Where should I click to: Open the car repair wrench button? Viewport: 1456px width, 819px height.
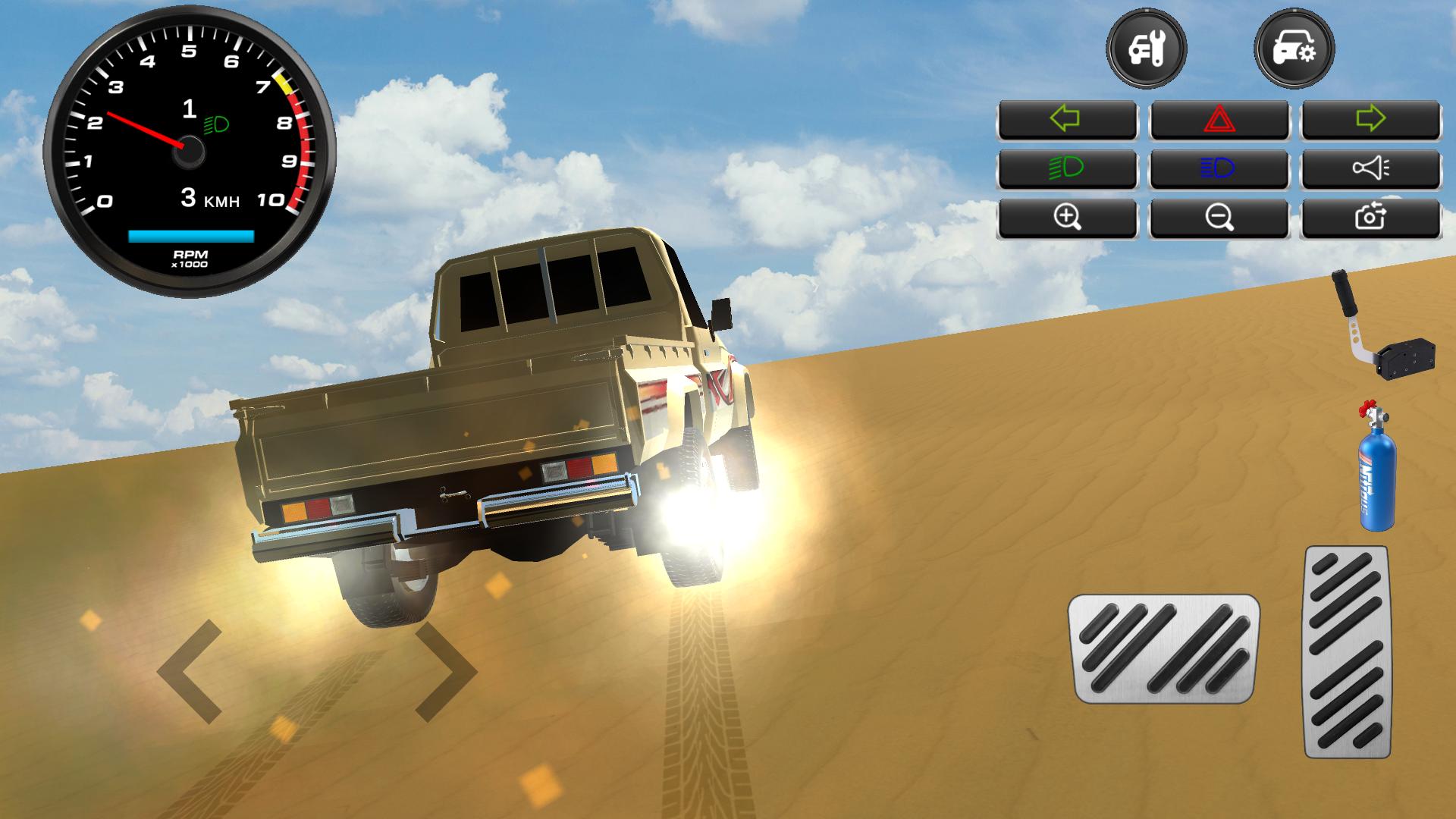1146,50
